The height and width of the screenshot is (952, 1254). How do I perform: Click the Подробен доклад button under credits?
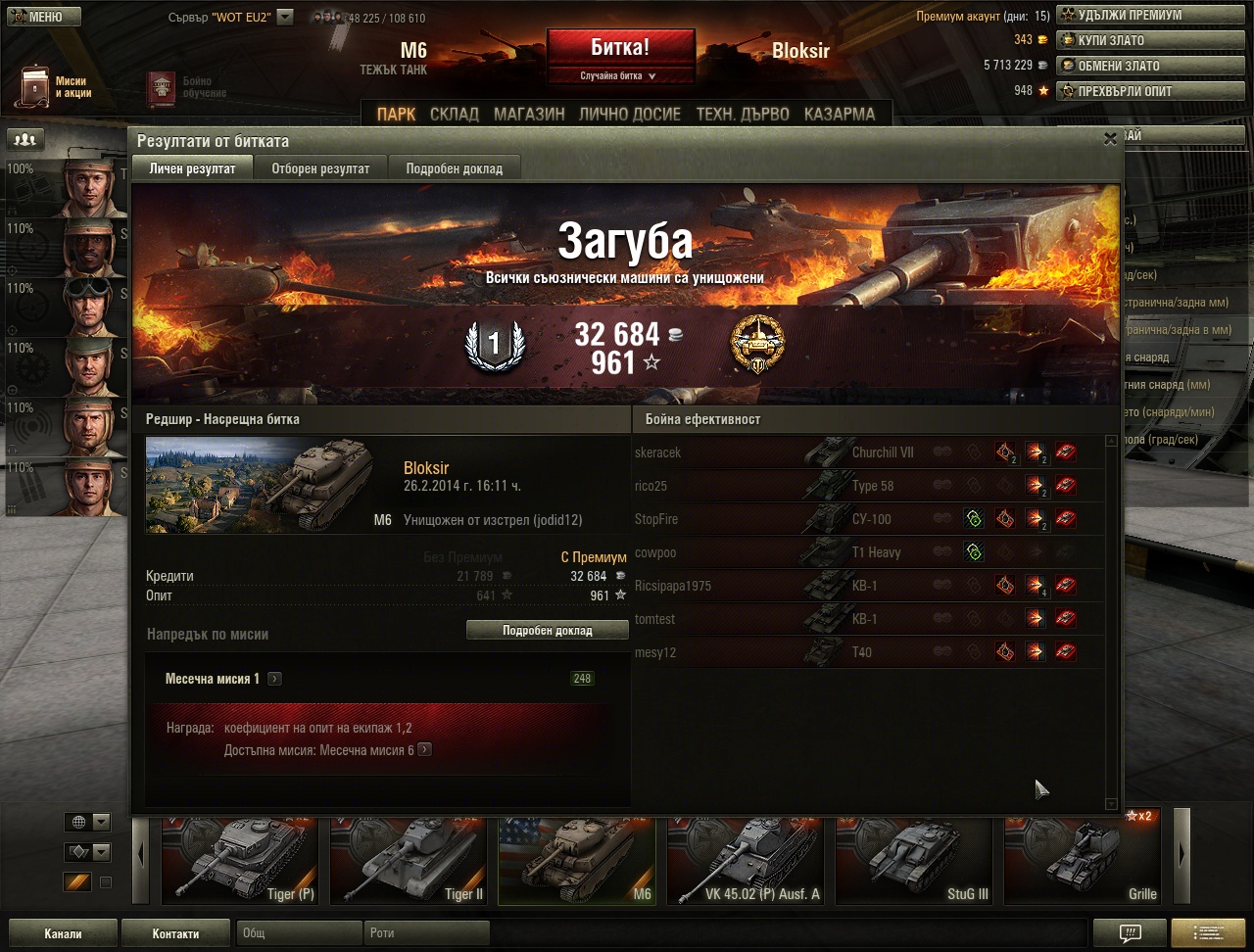[547, 630]
